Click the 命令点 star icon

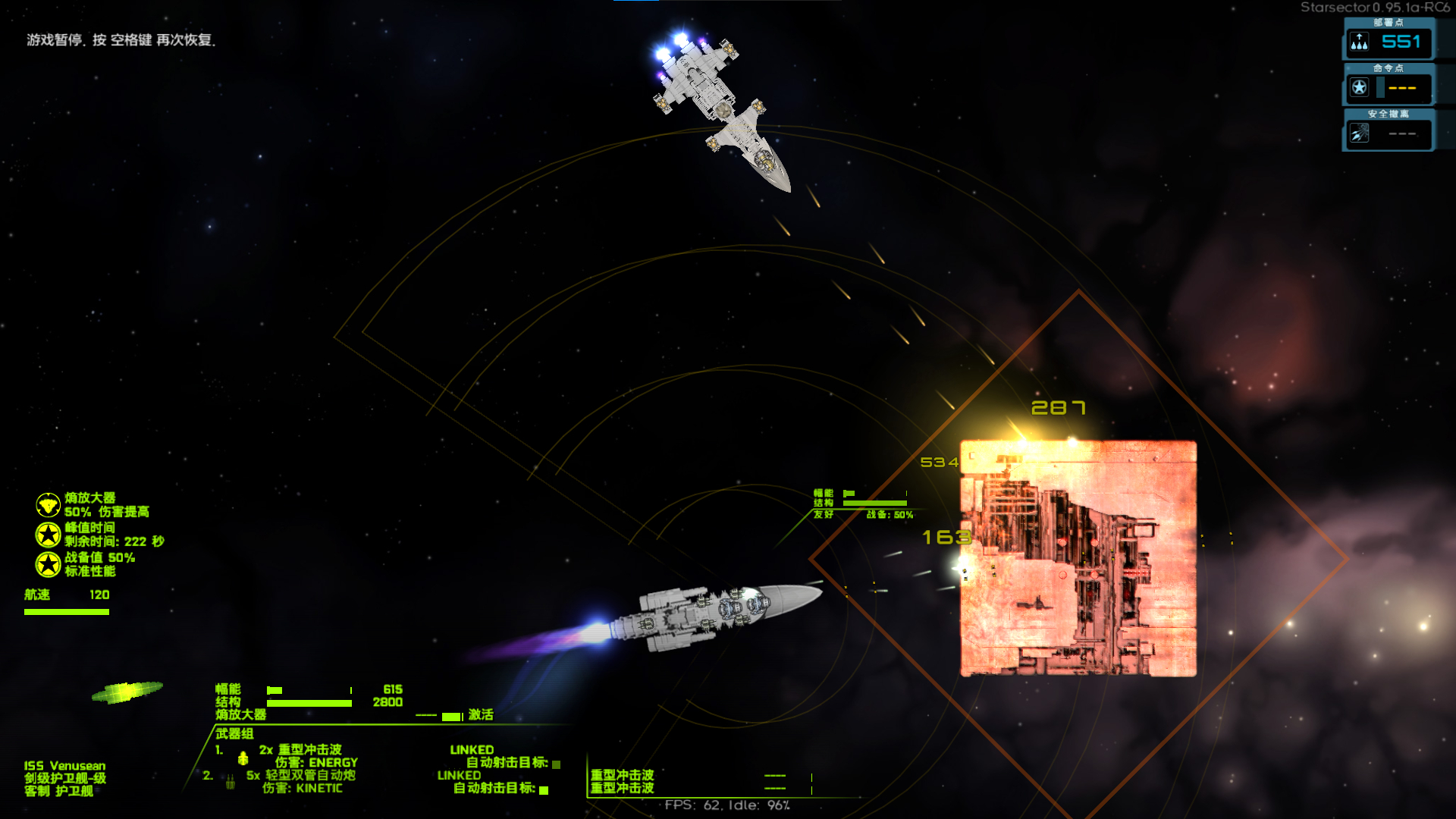(x=1359, y=88)
